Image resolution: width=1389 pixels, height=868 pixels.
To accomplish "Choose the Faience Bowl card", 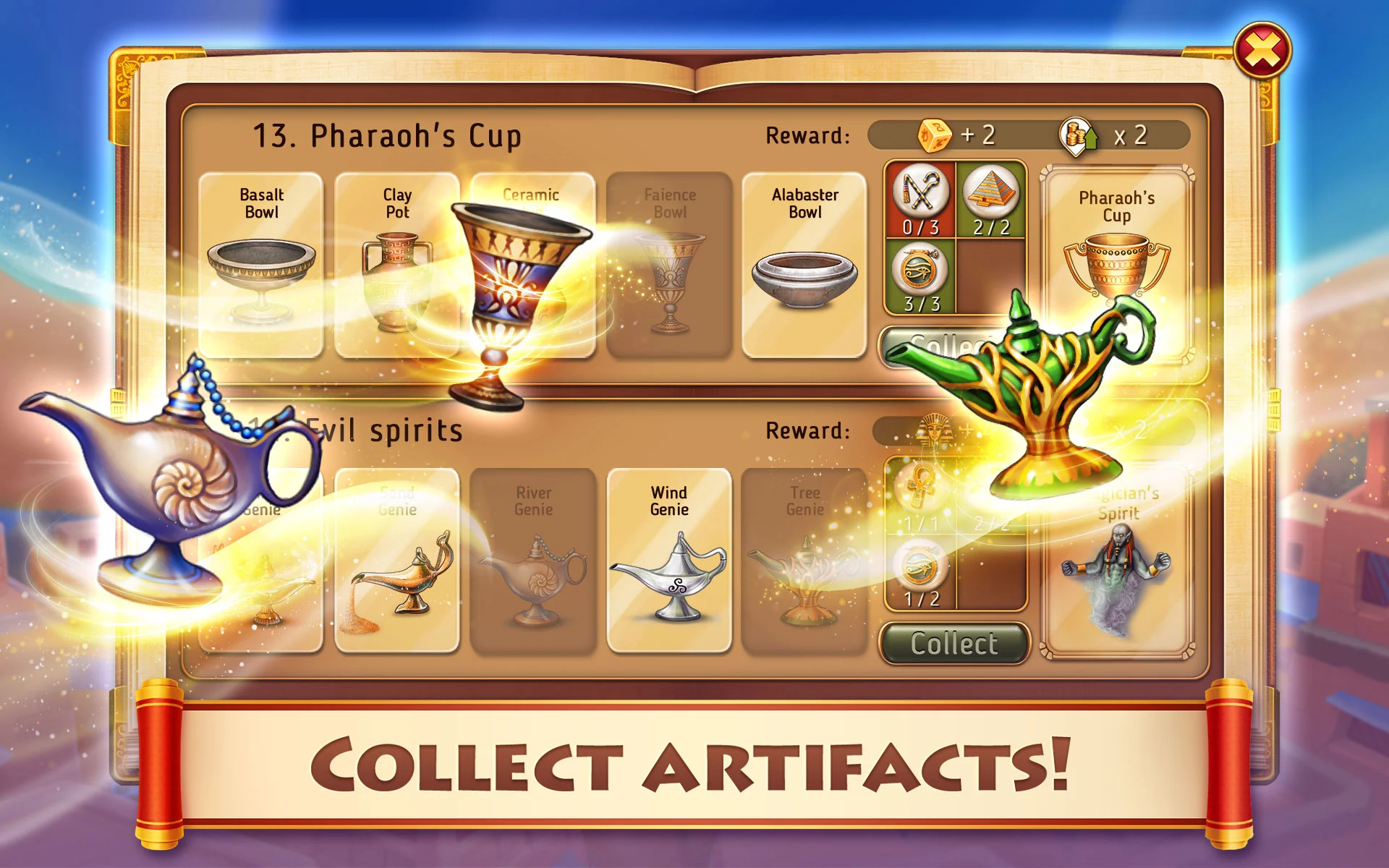I will pos(670,264).
